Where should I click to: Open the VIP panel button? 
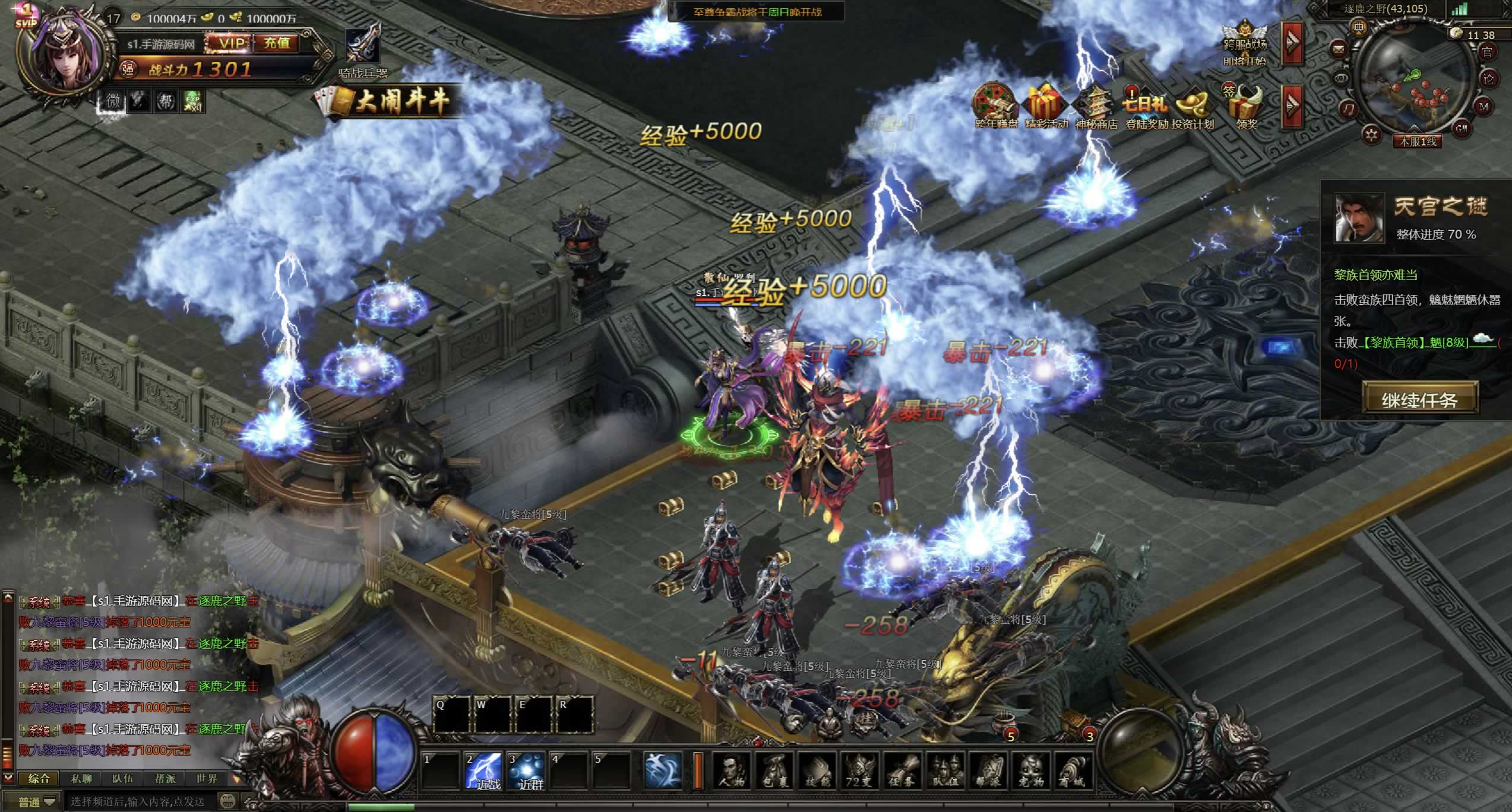click(231, 43)
